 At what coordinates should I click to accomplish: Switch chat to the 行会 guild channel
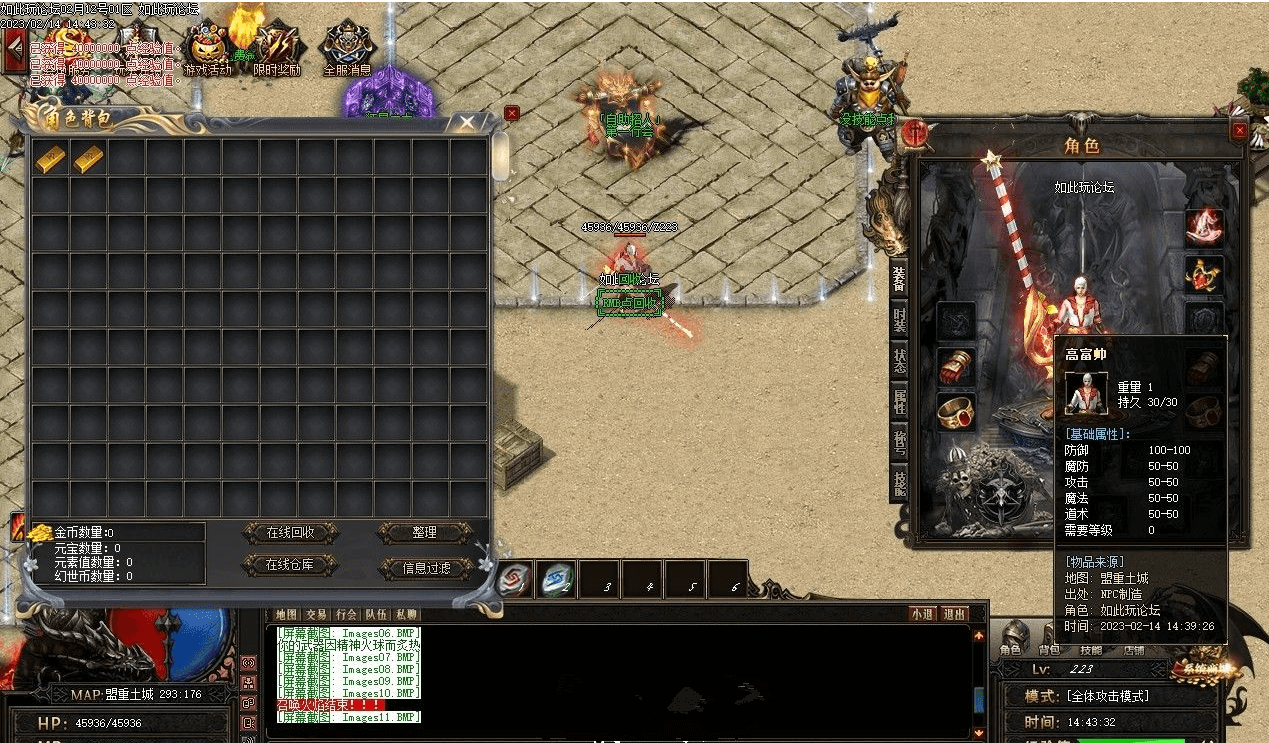click(346, 614)
